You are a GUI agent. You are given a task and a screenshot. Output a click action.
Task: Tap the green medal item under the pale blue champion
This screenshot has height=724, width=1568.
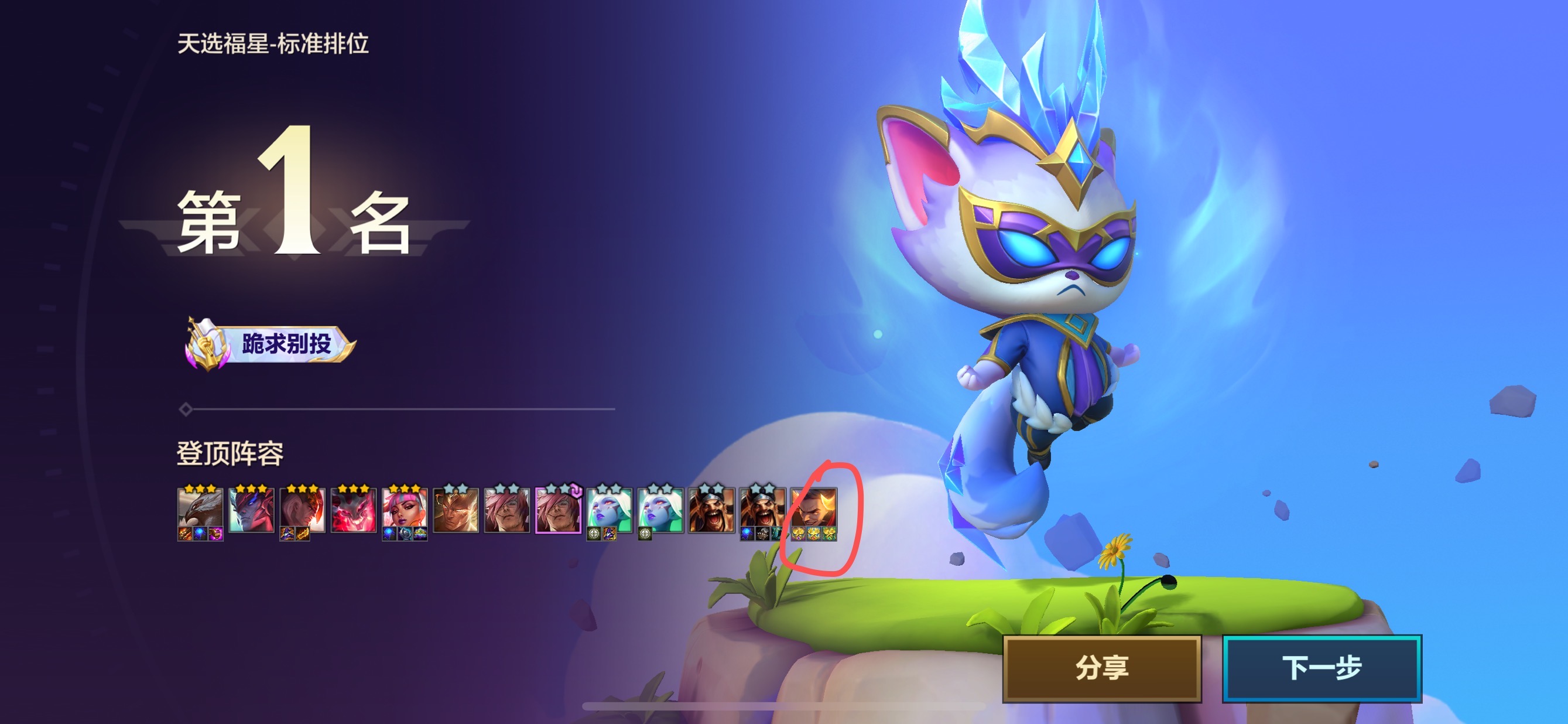(594, 534)
